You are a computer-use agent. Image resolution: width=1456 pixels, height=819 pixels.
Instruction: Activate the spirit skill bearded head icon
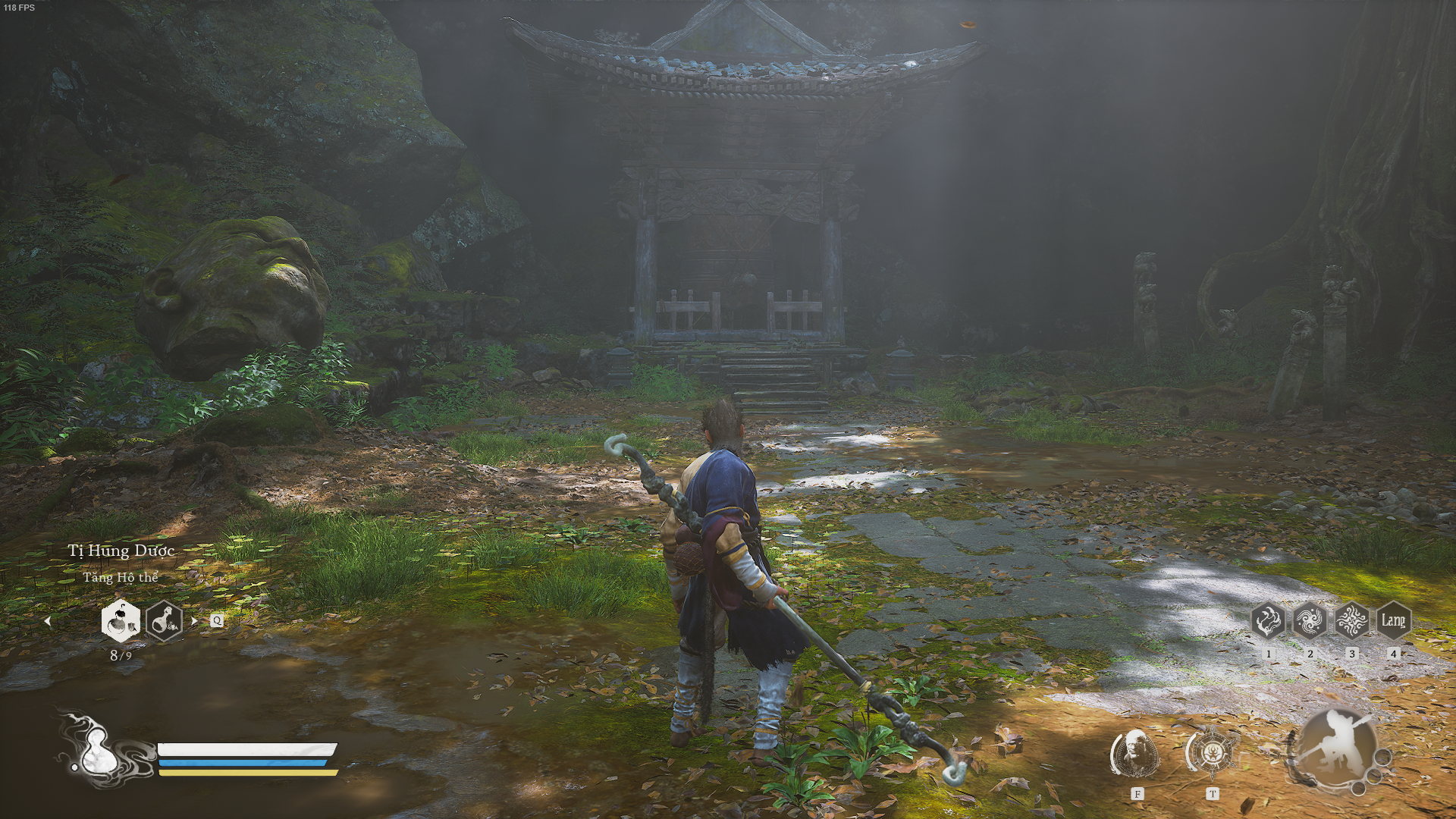click(x=1135, y=753)
